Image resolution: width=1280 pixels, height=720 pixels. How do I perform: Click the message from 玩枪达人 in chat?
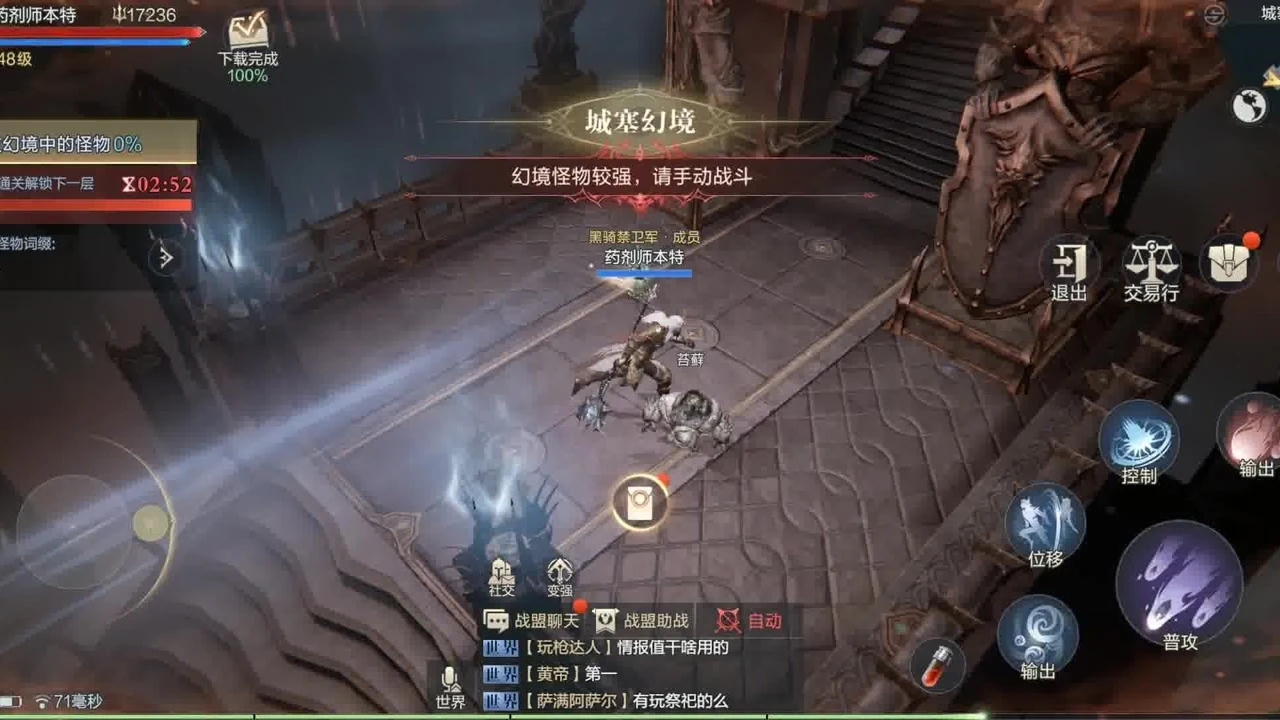(600, 648)
